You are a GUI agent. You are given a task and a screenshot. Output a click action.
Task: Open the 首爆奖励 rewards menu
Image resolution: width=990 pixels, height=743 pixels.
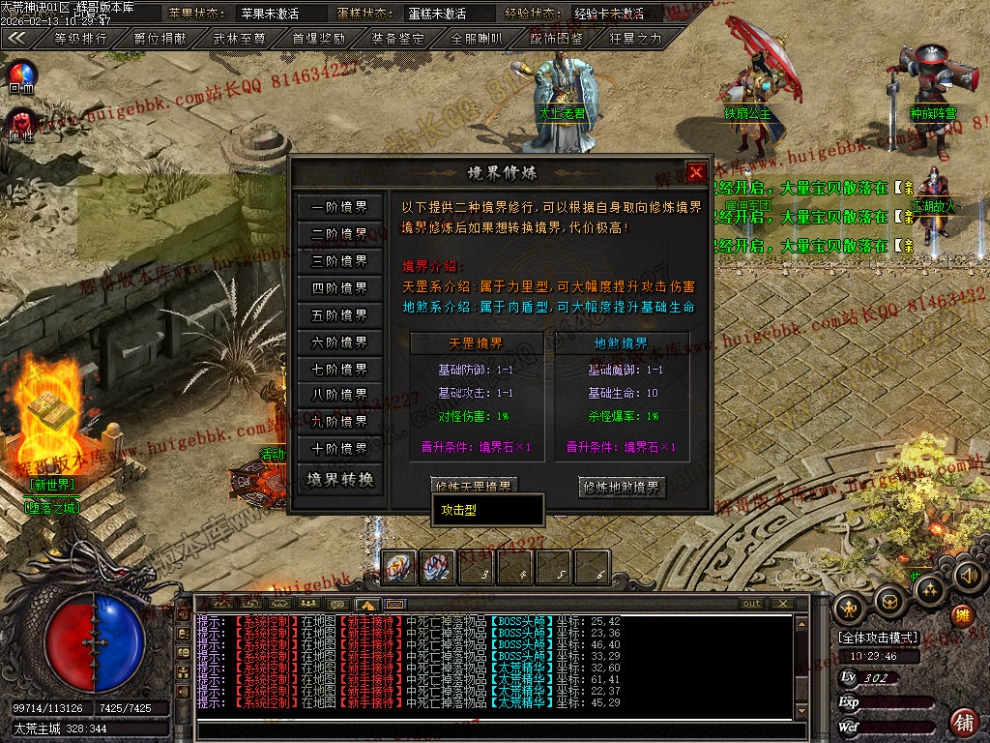coord(318,39)
